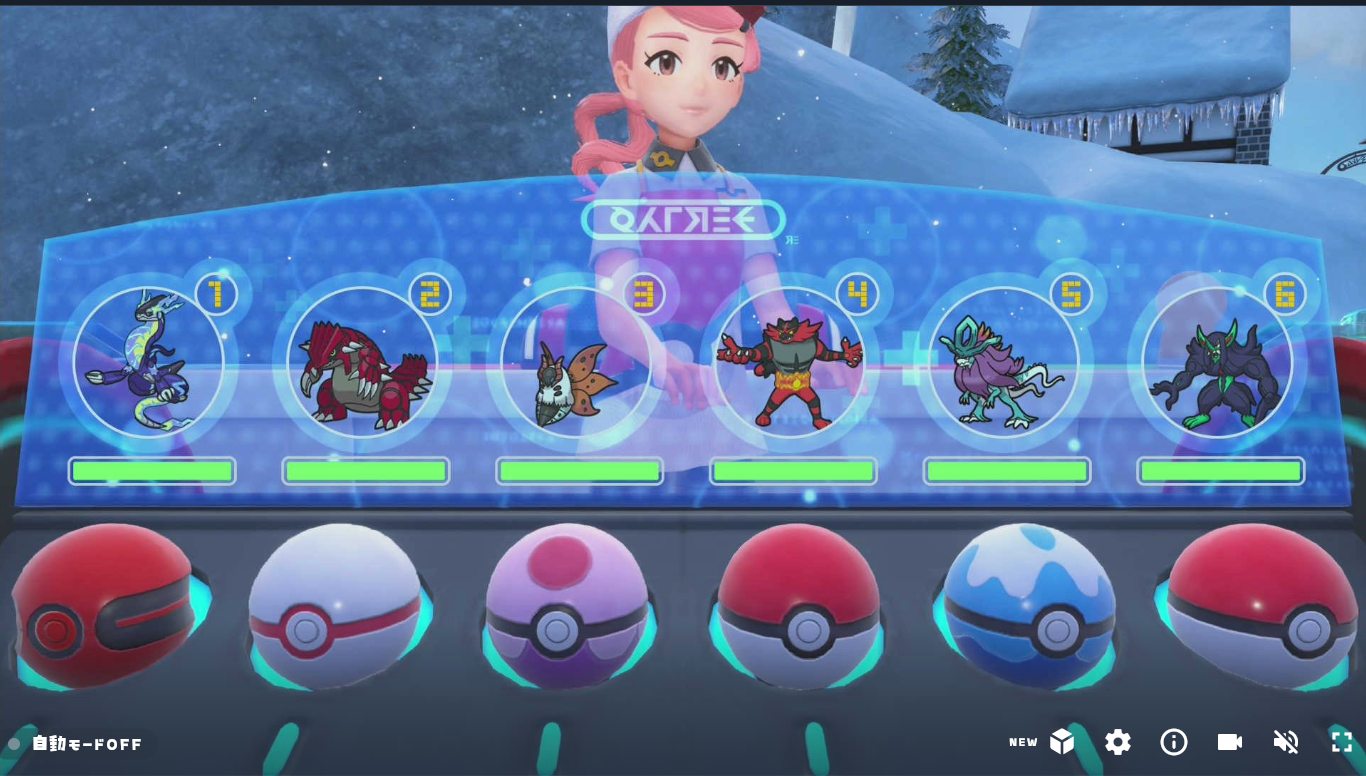Toggle the auto mode OFF switch
The image size is (1366, 776).
77,744
